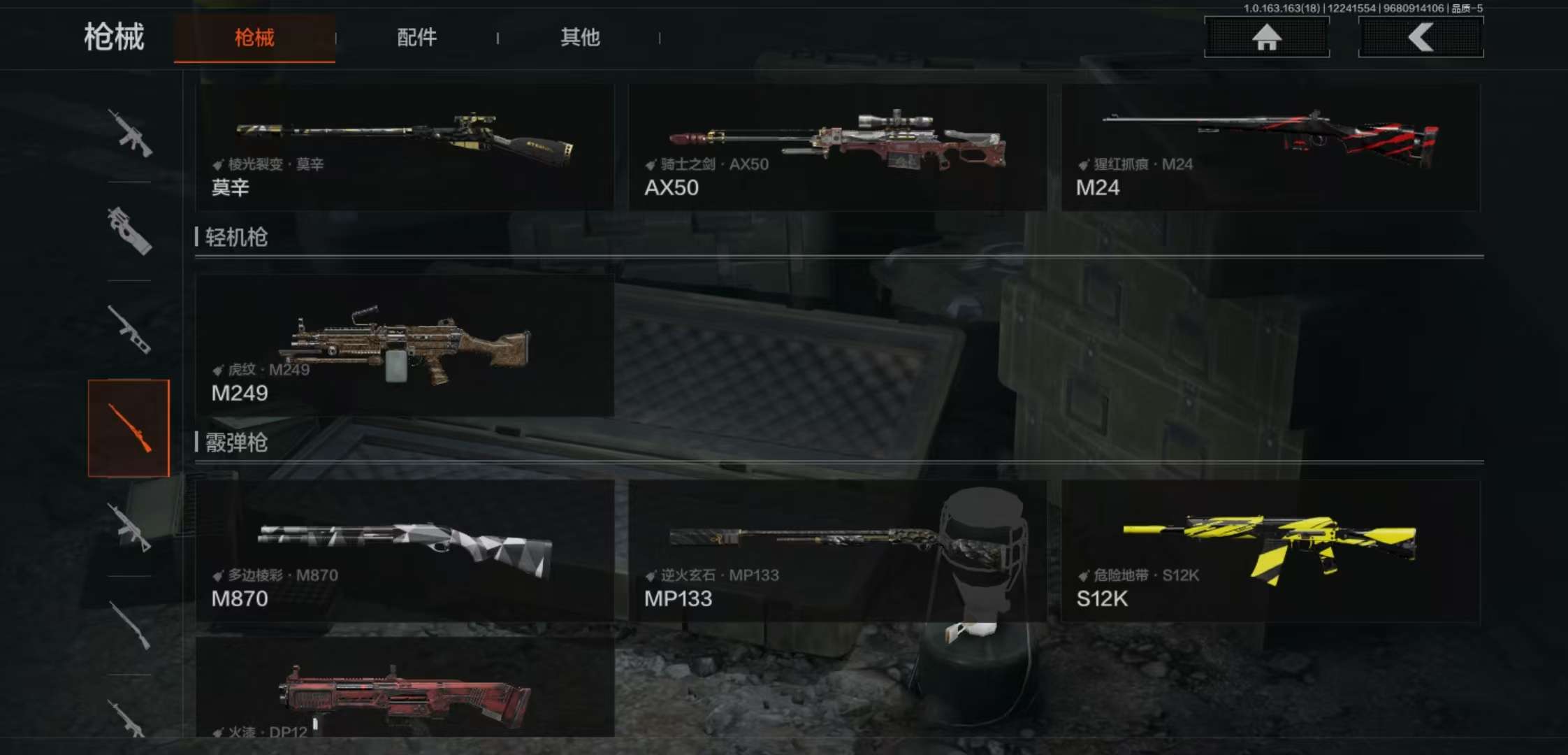Switch to the 配件 tab

(x=416, y=38)
